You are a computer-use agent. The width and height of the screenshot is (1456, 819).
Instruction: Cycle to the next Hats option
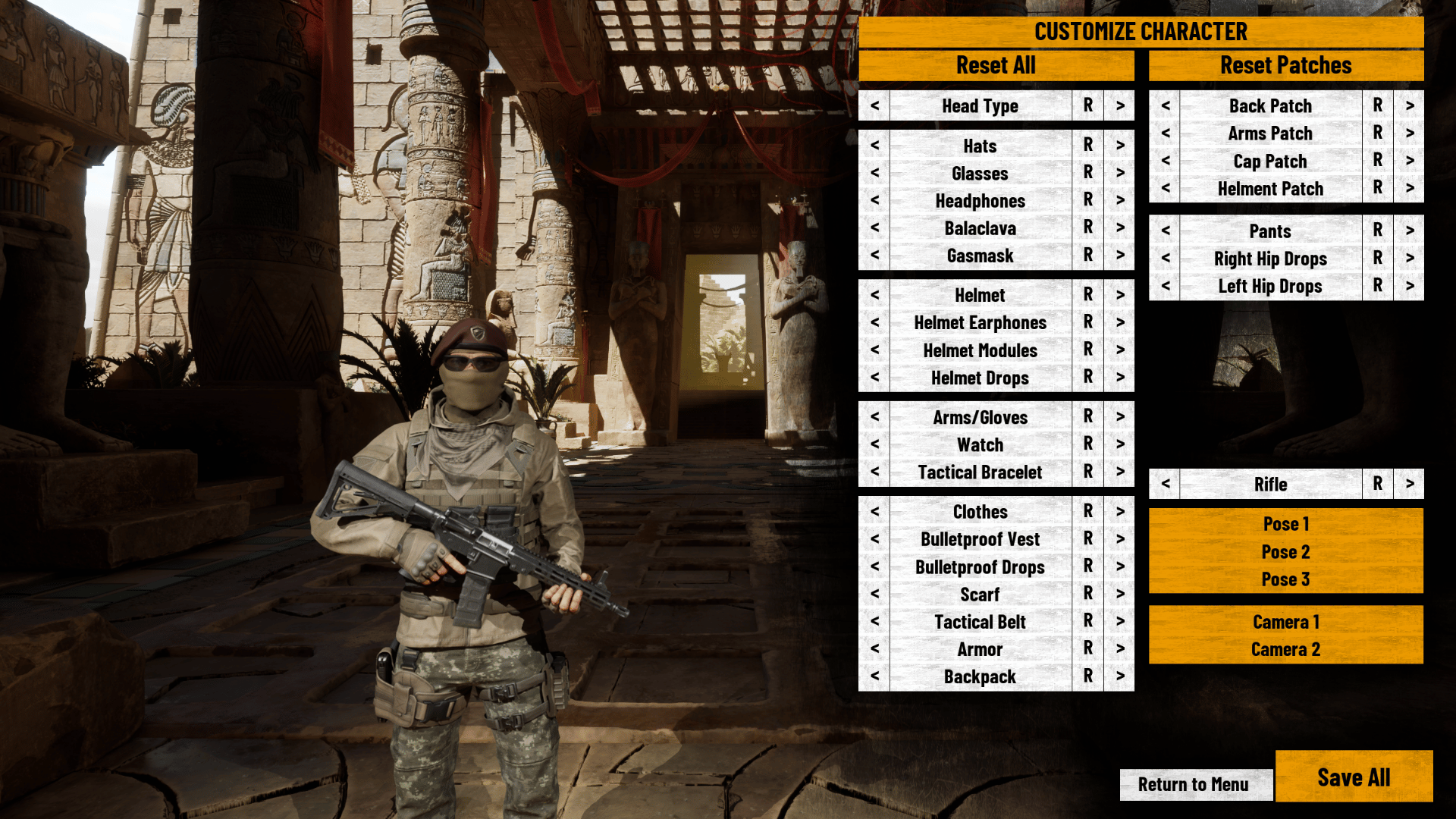[x=1119, y=146]
